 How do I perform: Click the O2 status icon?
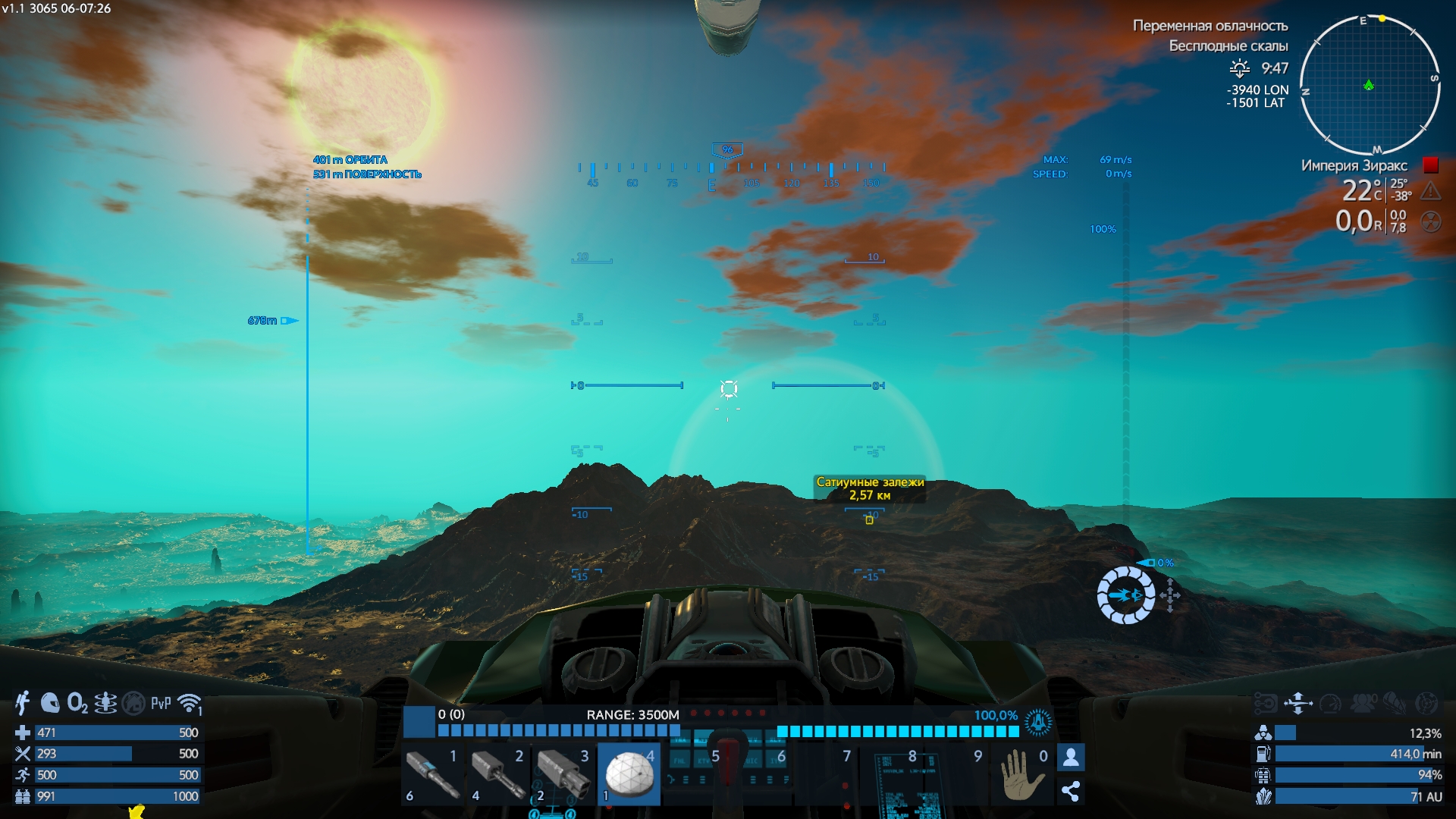tap(77, 703)
